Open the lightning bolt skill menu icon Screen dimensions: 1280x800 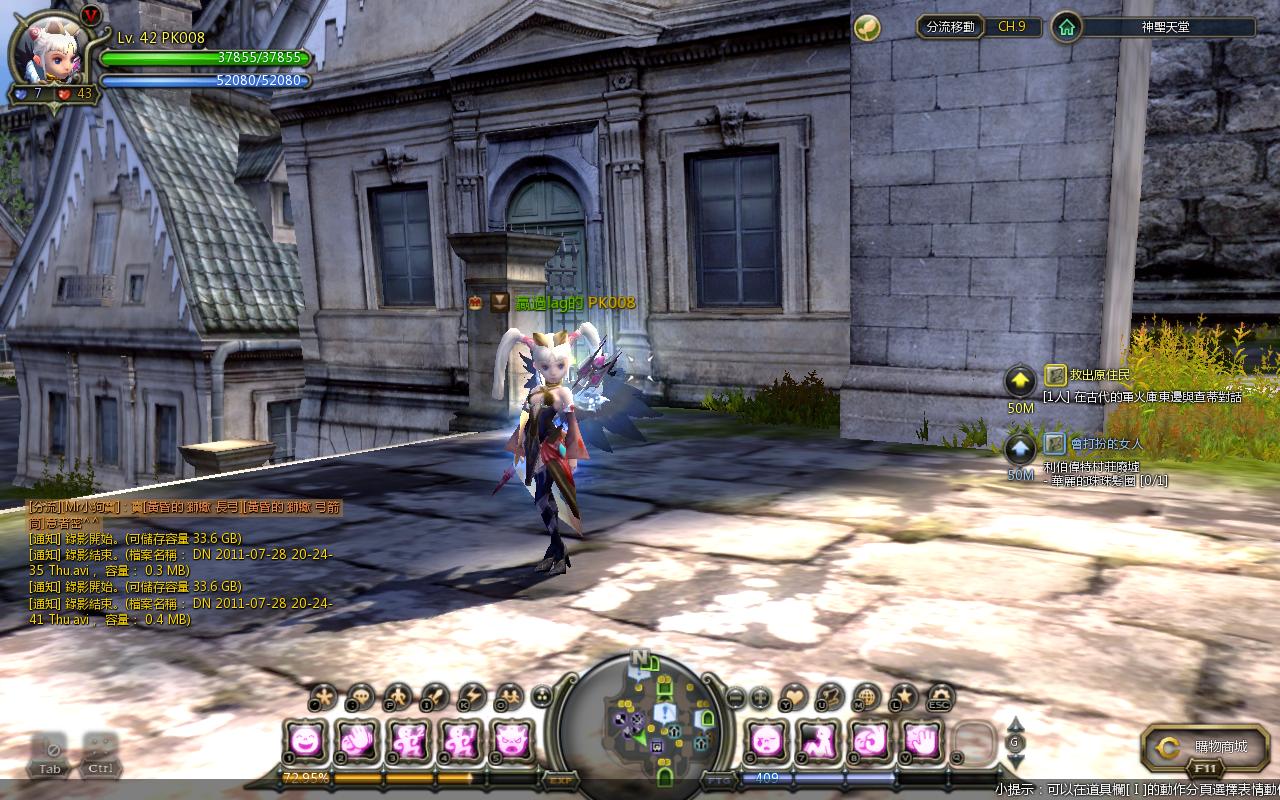point(470,696)
